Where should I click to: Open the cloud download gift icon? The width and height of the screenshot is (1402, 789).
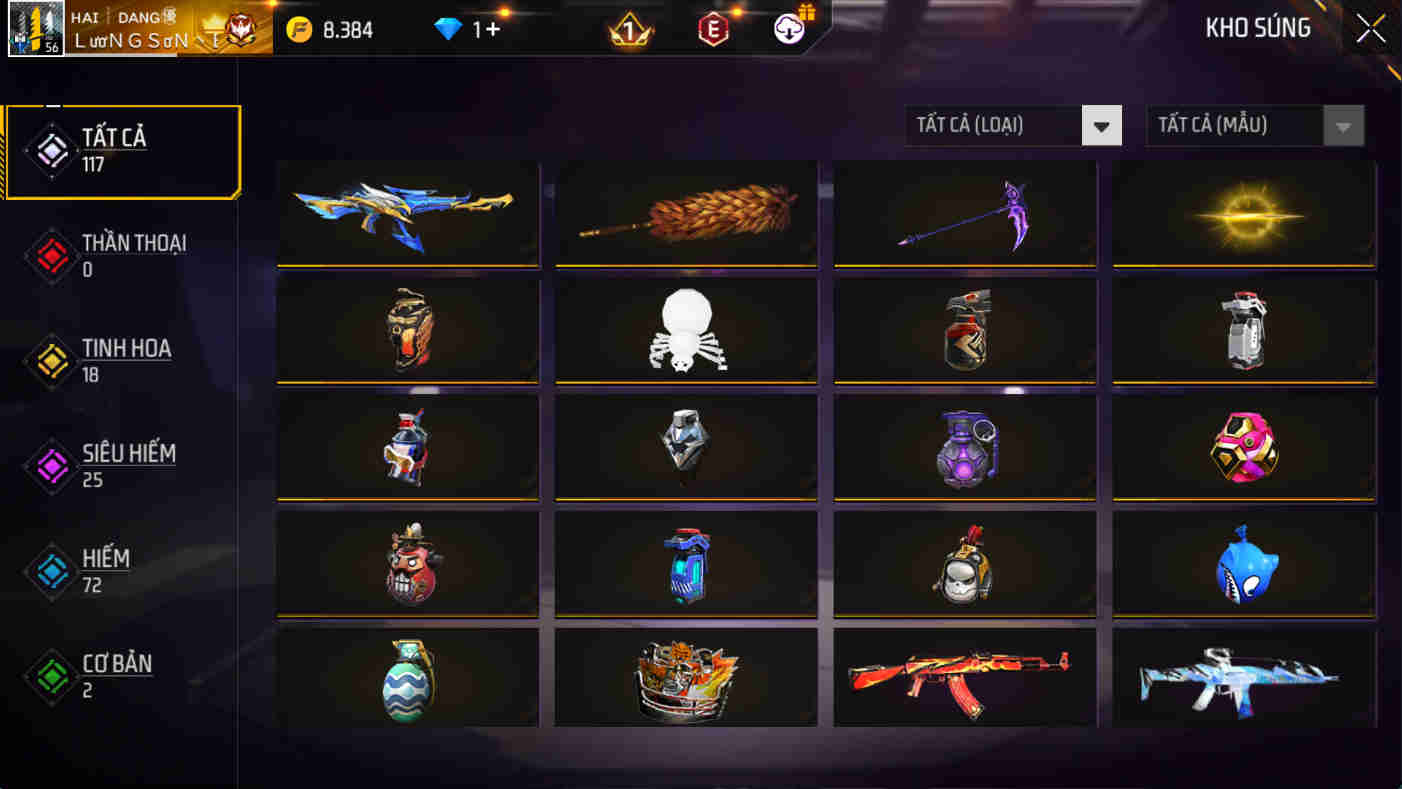click(787, 29)
